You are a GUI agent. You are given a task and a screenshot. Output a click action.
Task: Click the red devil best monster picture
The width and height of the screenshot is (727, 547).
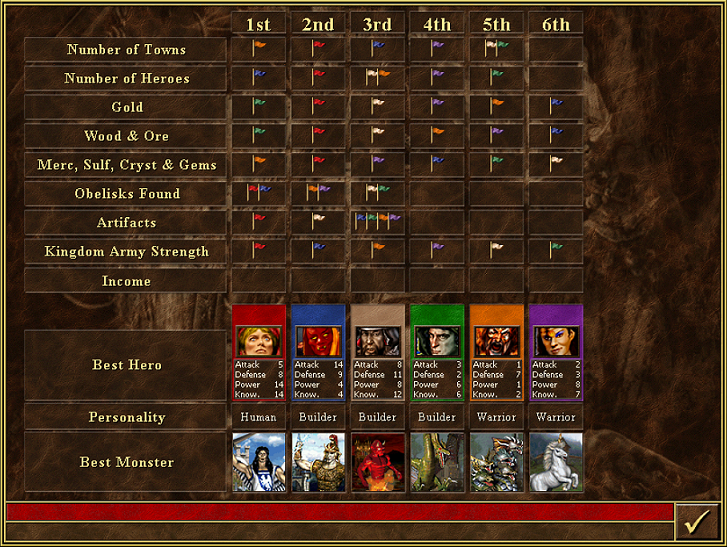(x=379, y=462)
